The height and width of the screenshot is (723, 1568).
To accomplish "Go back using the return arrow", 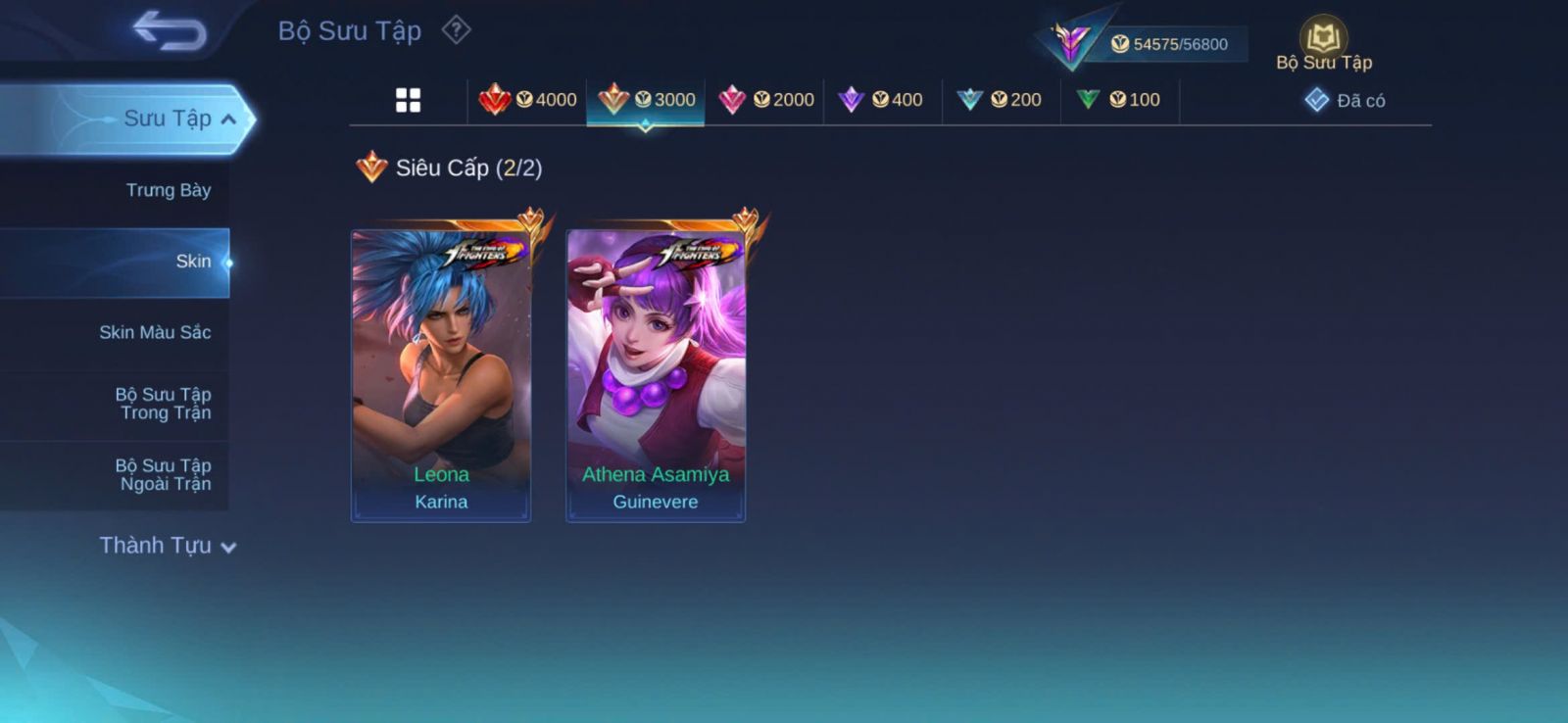I will pos(170,29).
